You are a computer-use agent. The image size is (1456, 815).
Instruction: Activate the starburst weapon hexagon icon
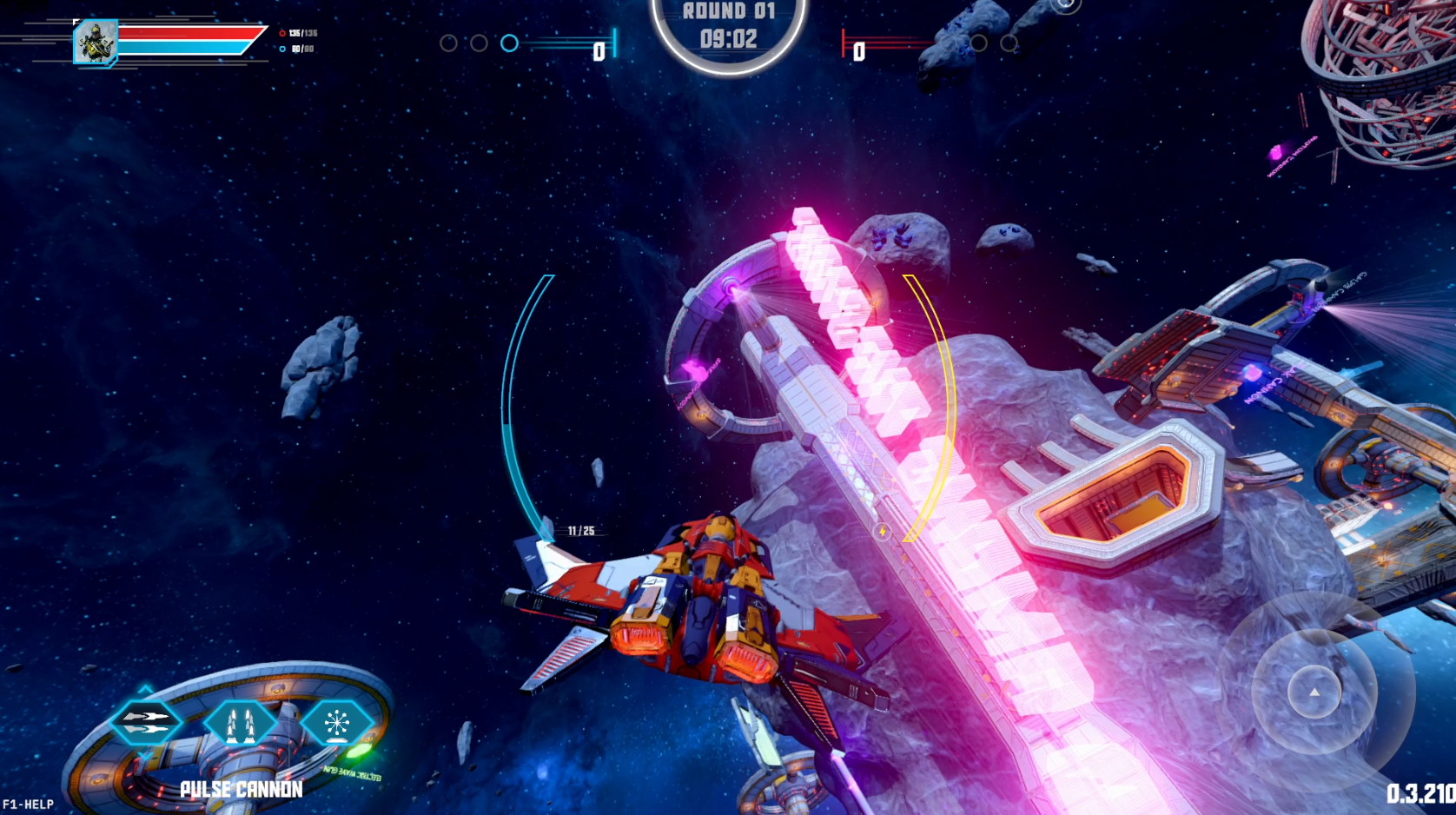337,722
